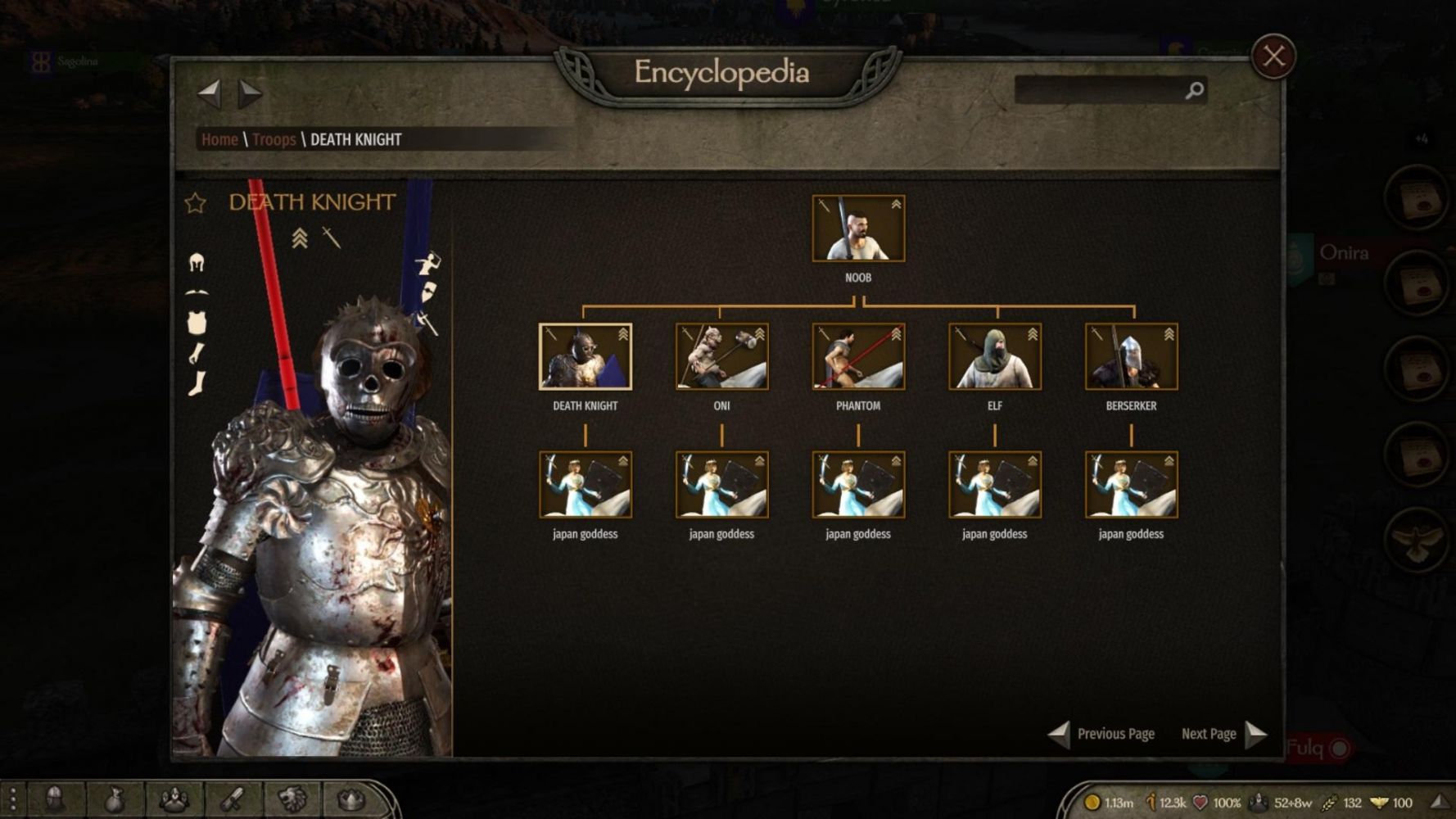Open the PHANTOM troop entry

[857, 356]
